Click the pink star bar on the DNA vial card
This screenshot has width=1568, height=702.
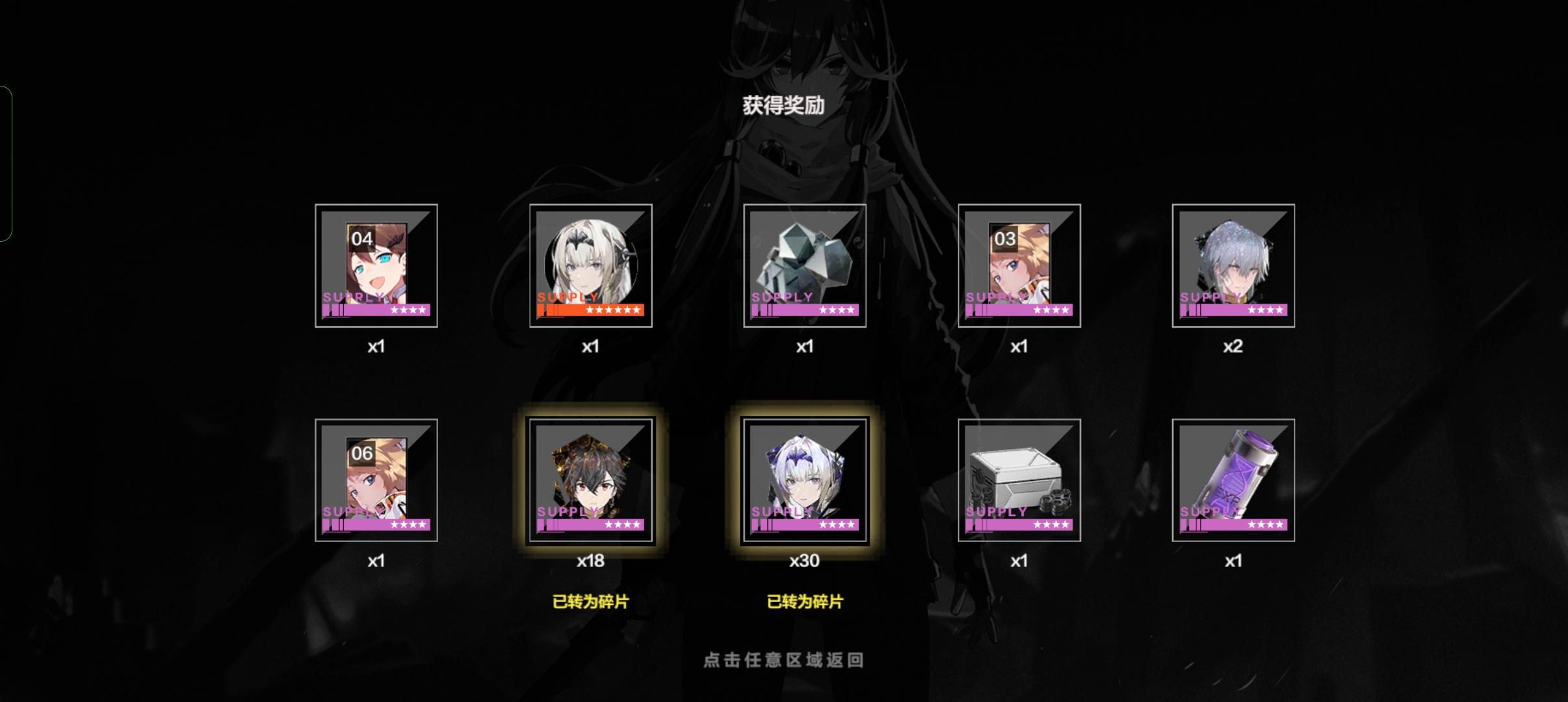(x=1233, y=525)
